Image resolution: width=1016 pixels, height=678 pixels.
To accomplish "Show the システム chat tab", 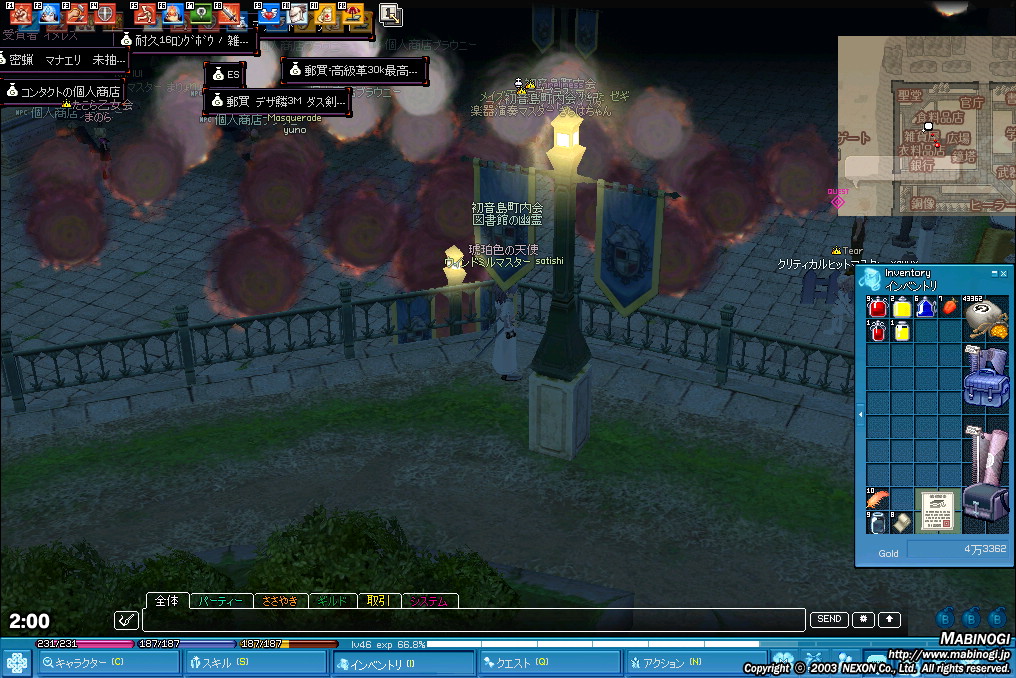I will [x=430, y=601].
